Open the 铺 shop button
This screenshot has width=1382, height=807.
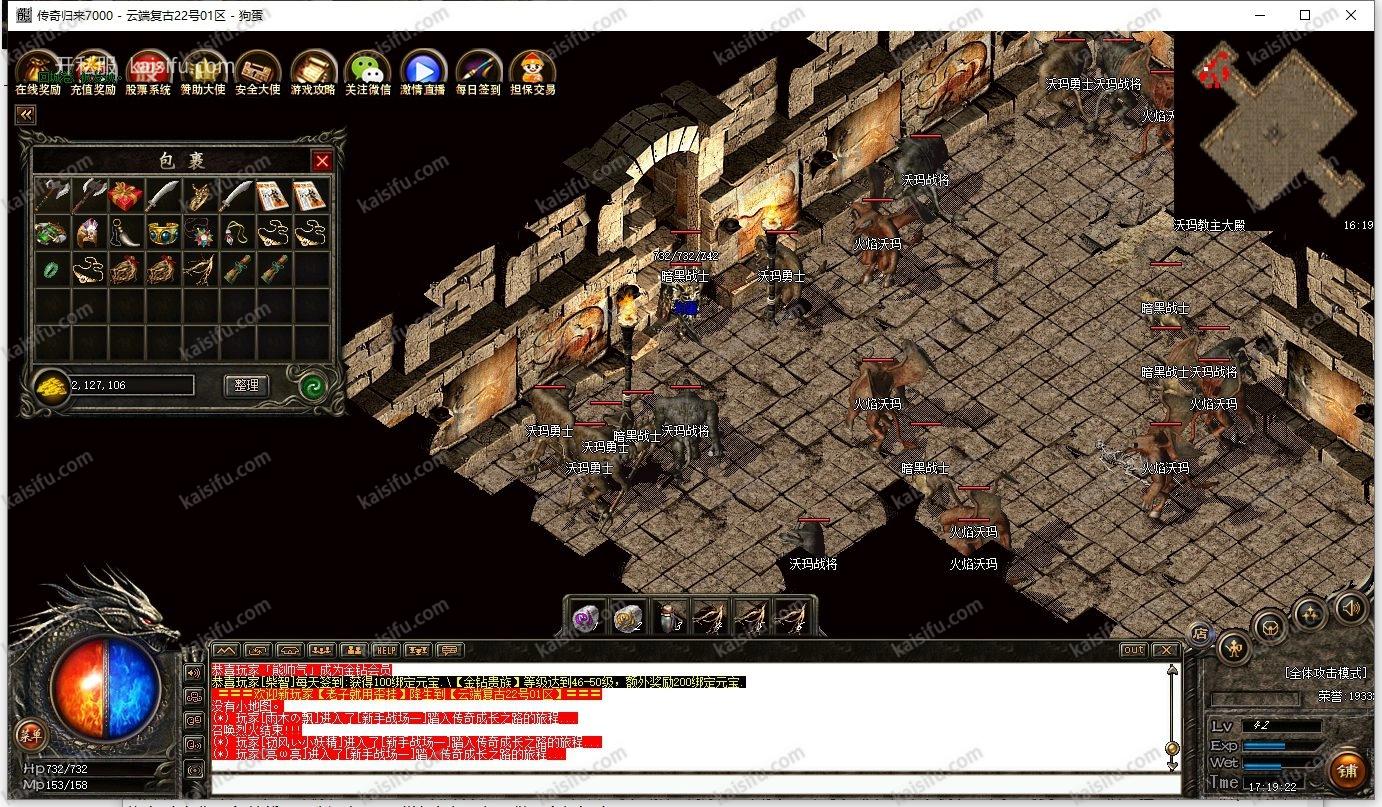click(1347, 771)
